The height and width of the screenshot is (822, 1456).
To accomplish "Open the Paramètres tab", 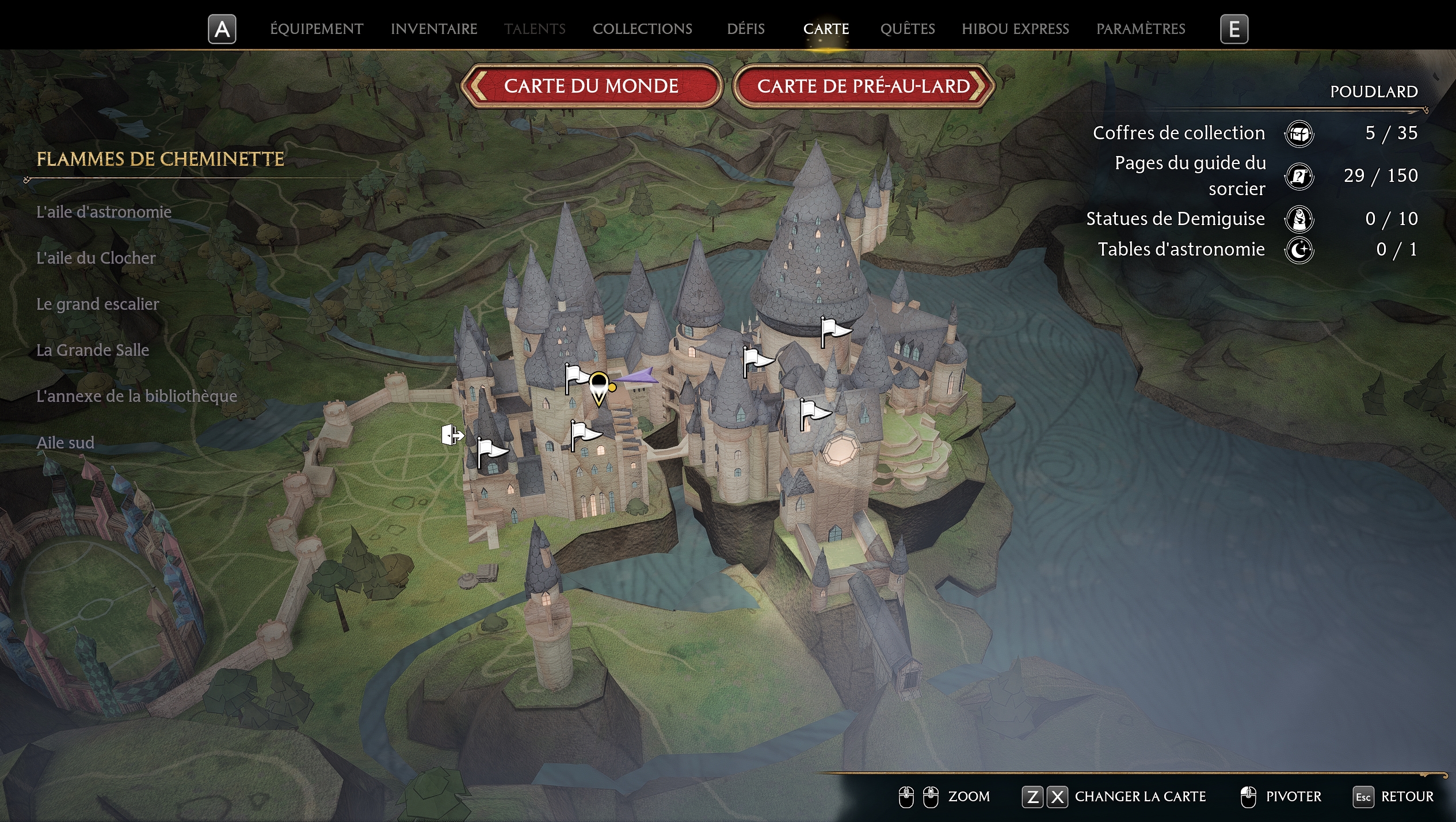I will (1140, 29).
